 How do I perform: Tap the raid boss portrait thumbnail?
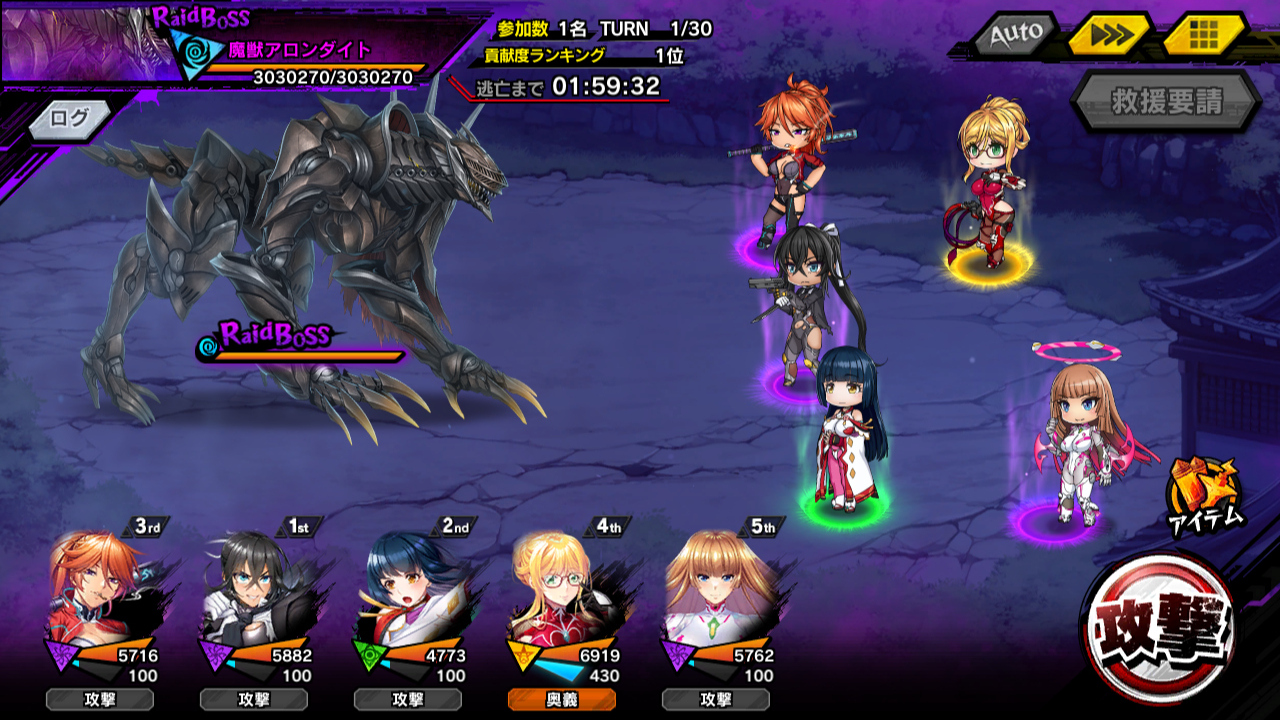(x=80, y=43)
